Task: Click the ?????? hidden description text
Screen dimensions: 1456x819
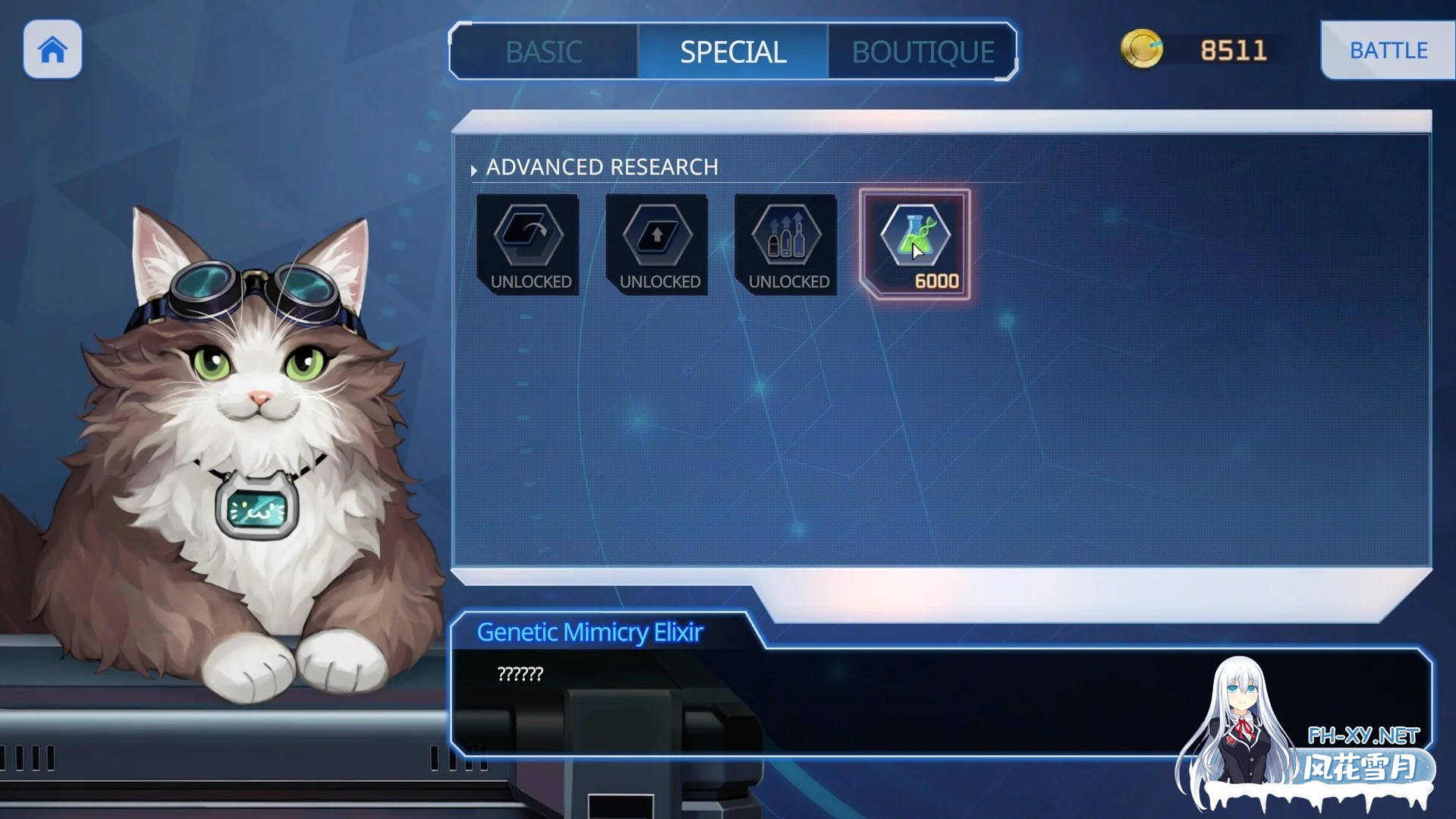Action: tap(520, 673)
